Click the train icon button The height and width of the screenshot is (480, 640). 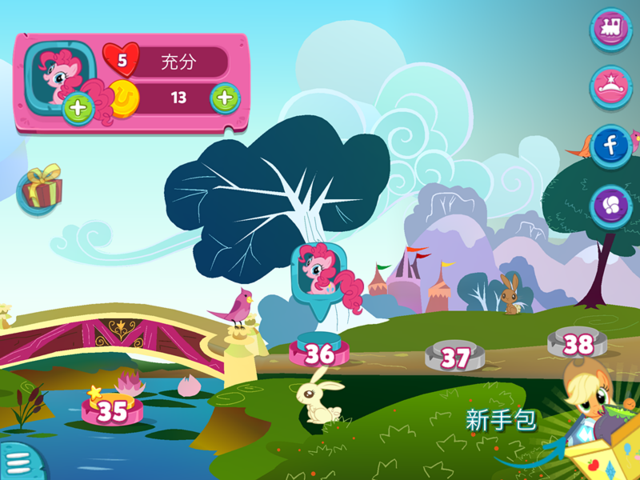tap(609, 29)
